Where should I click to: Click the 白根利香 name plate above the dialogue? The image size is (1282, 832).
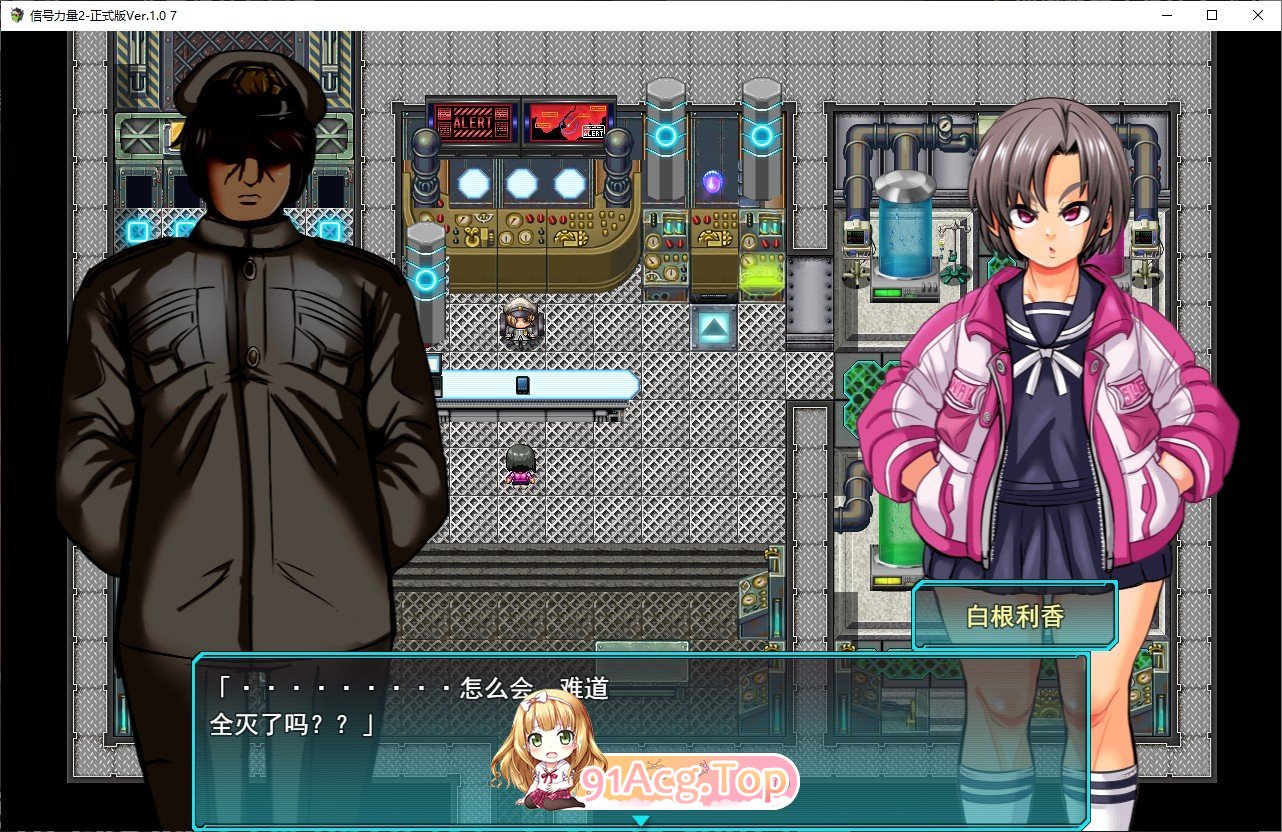(1014, 614)
